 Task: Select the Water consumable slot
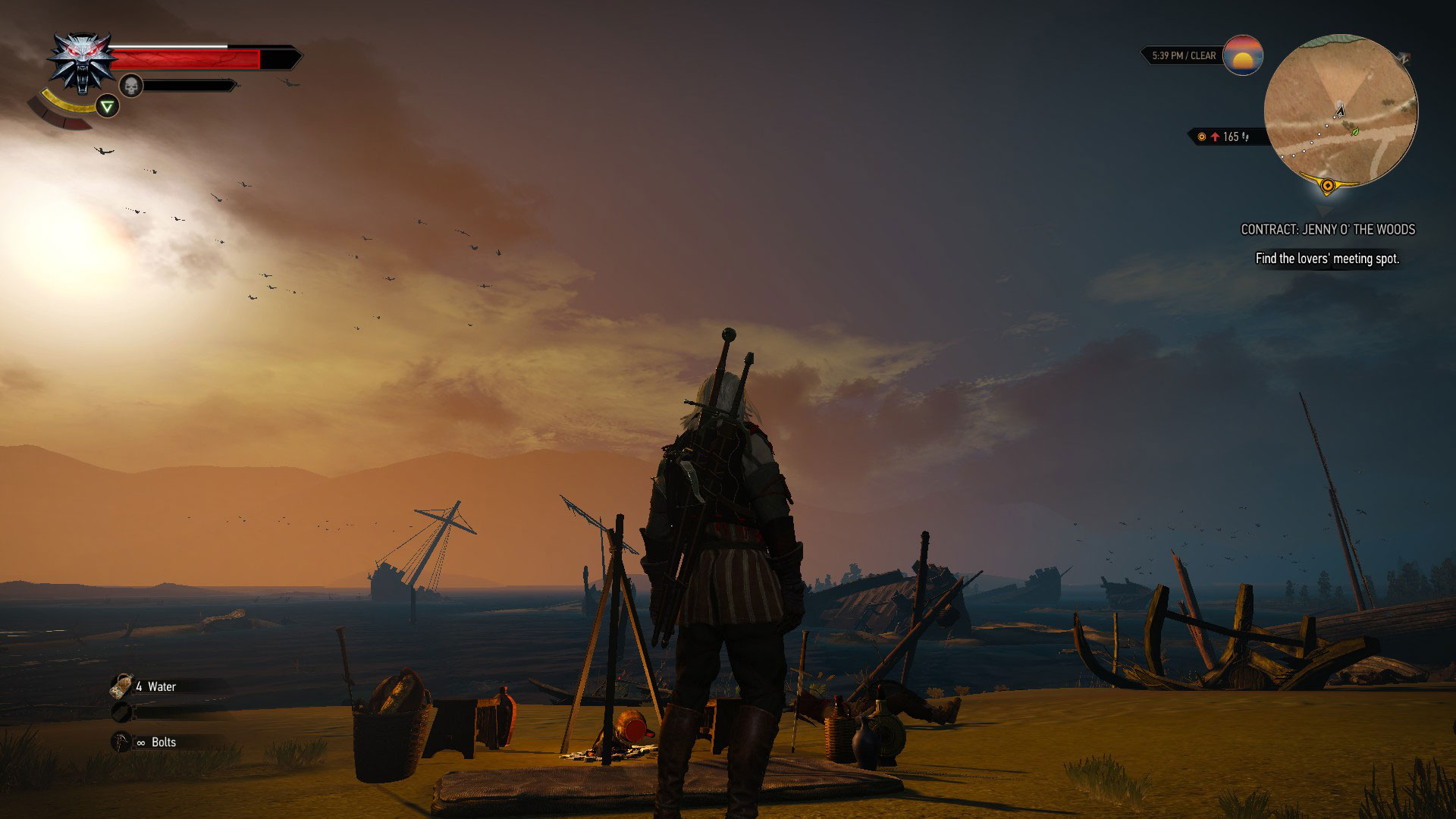(122, 686)
